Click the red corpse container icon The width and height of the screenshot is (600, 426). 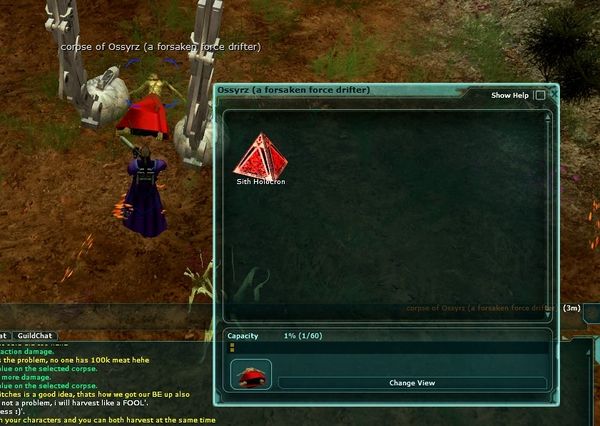click(251, 376)
